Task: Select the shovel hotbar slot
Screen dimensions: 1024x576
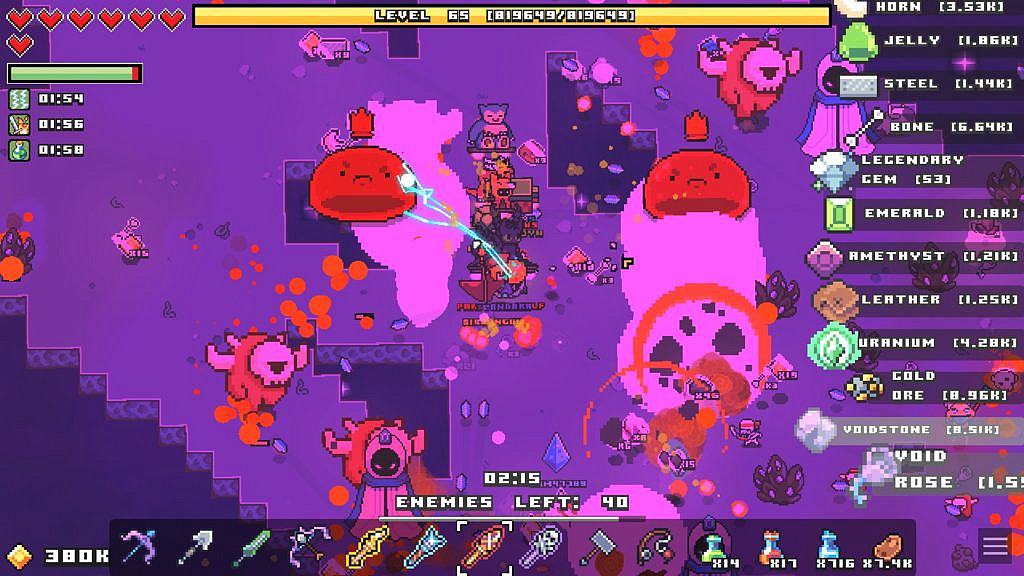Action: click(193, 547)
